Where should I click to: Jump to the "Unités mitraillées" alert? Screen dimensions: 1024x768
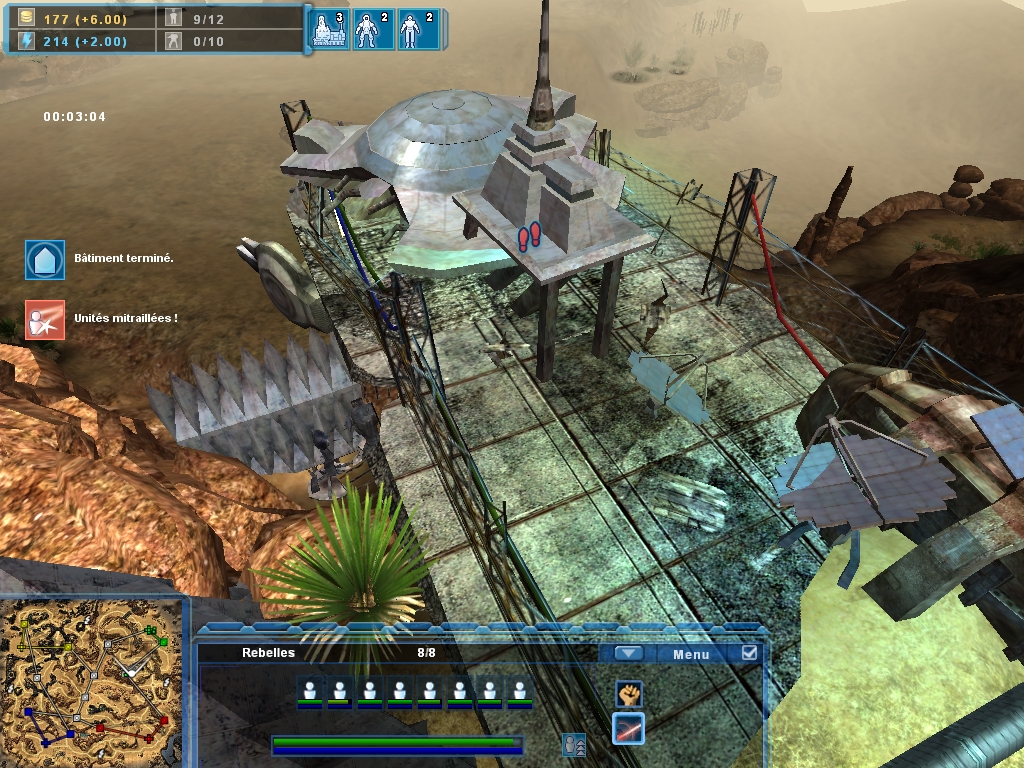(45, 319)
